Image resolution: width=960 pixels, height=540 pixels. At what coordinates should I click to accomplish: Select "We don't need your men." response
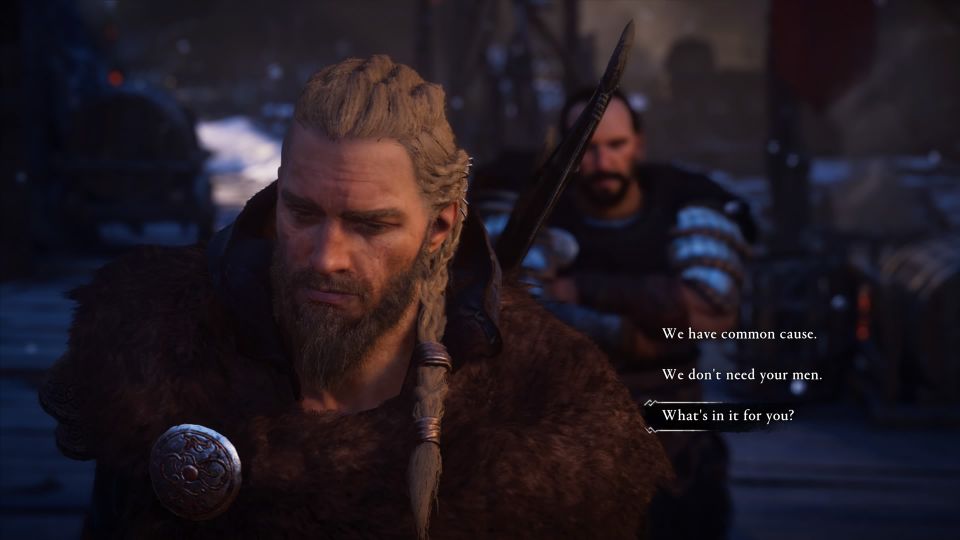pos(742,375)
